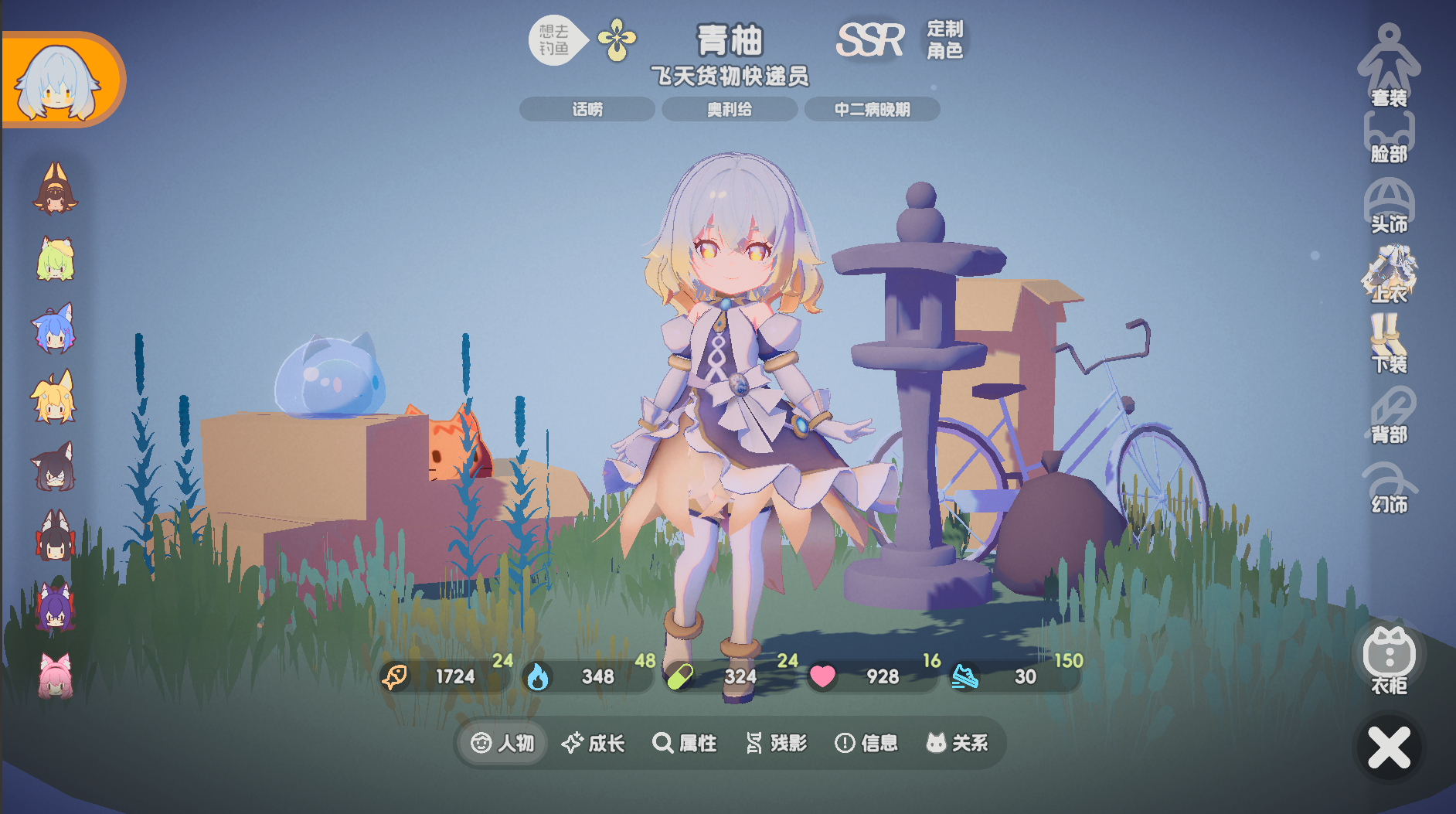
Task: Click the heart stat icon showing 928
Action: (x=824, y=677)
